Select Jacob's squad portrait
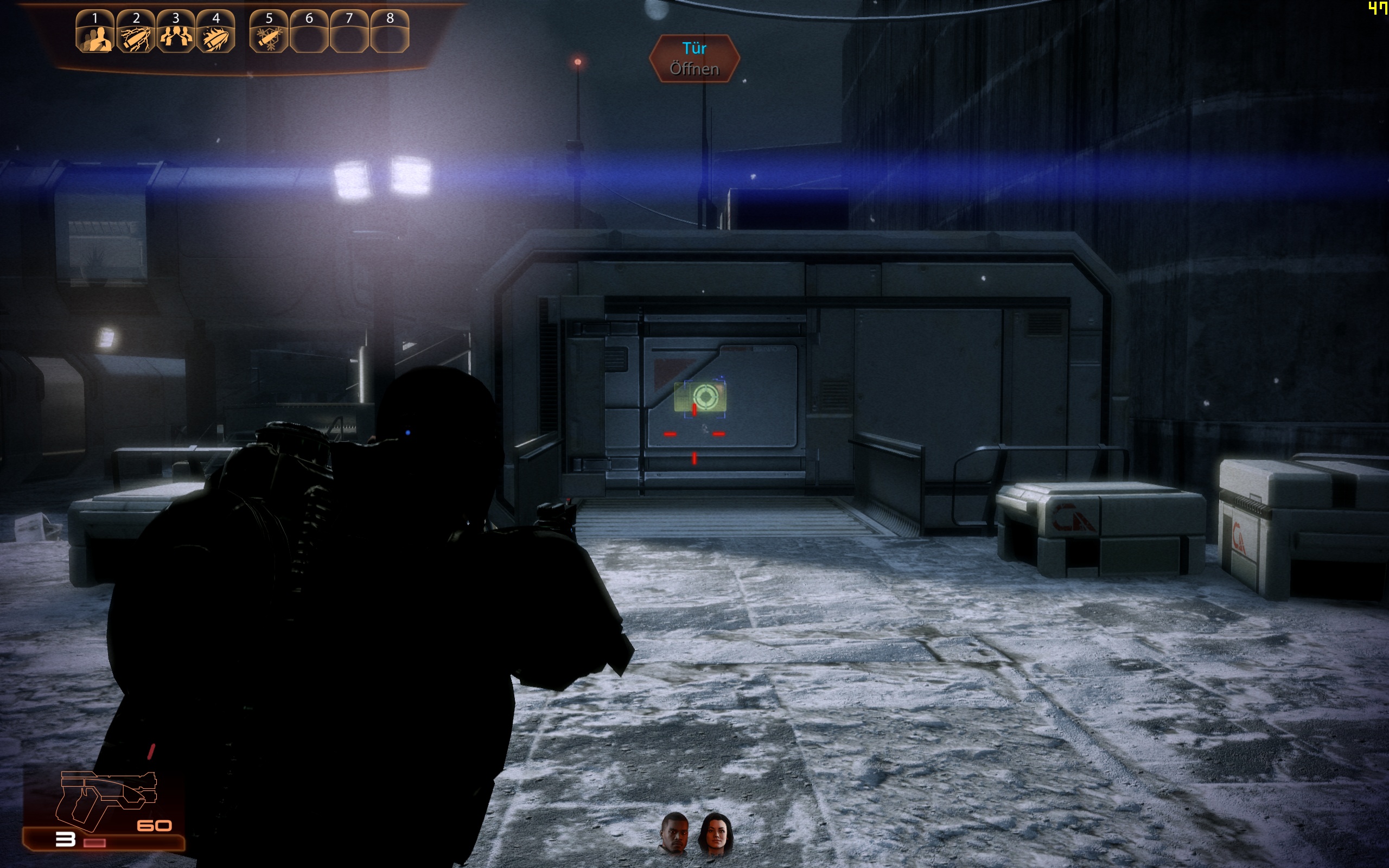 click(675, 833)
